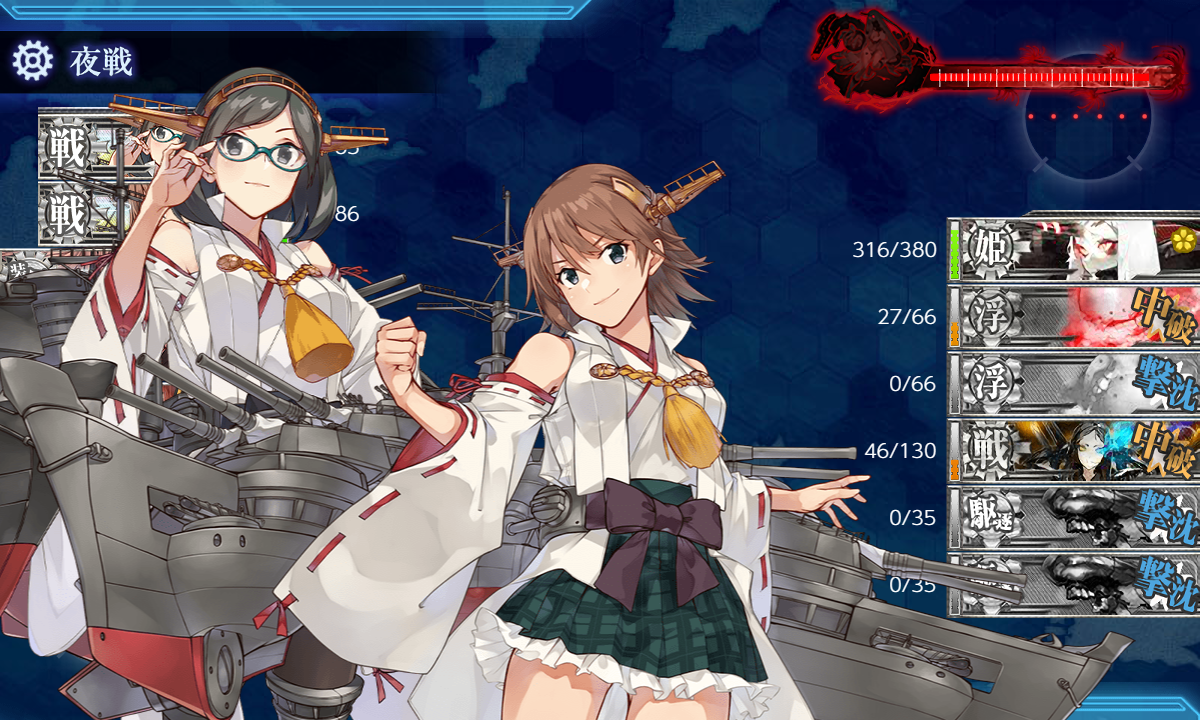Select the enemy 姫 banner with 316/380 HP
The image size is (1200, 720).
(x=1075, y=249)
